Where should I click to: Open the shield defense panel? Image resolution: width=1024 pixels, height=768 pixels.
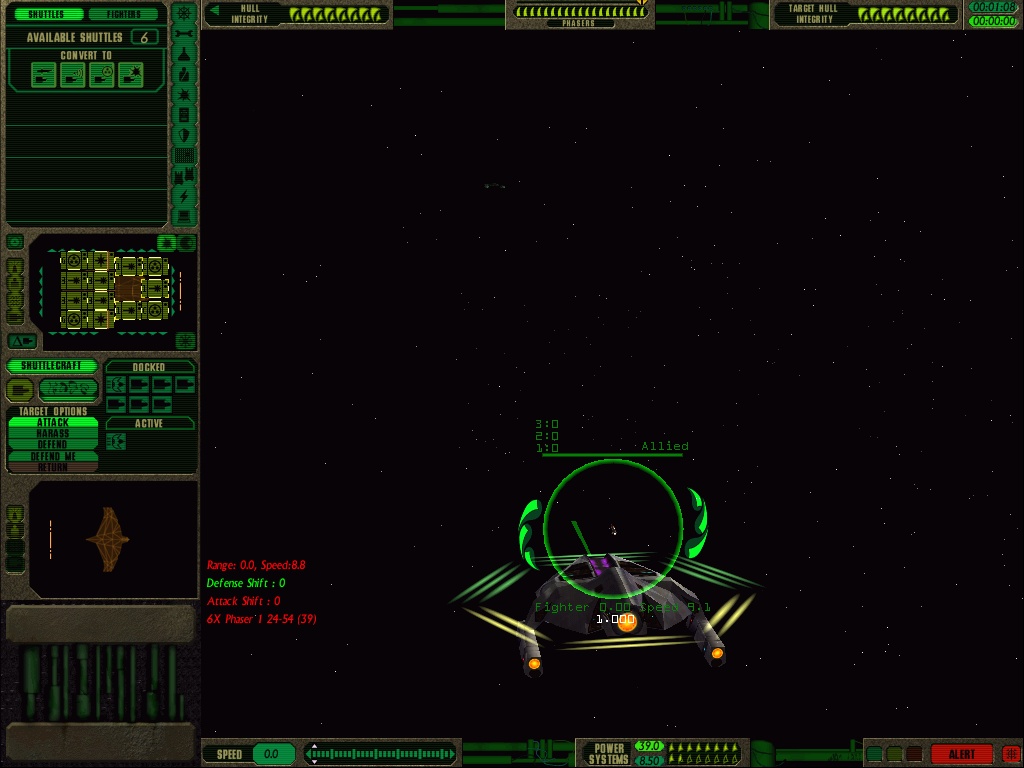(184, 135)
